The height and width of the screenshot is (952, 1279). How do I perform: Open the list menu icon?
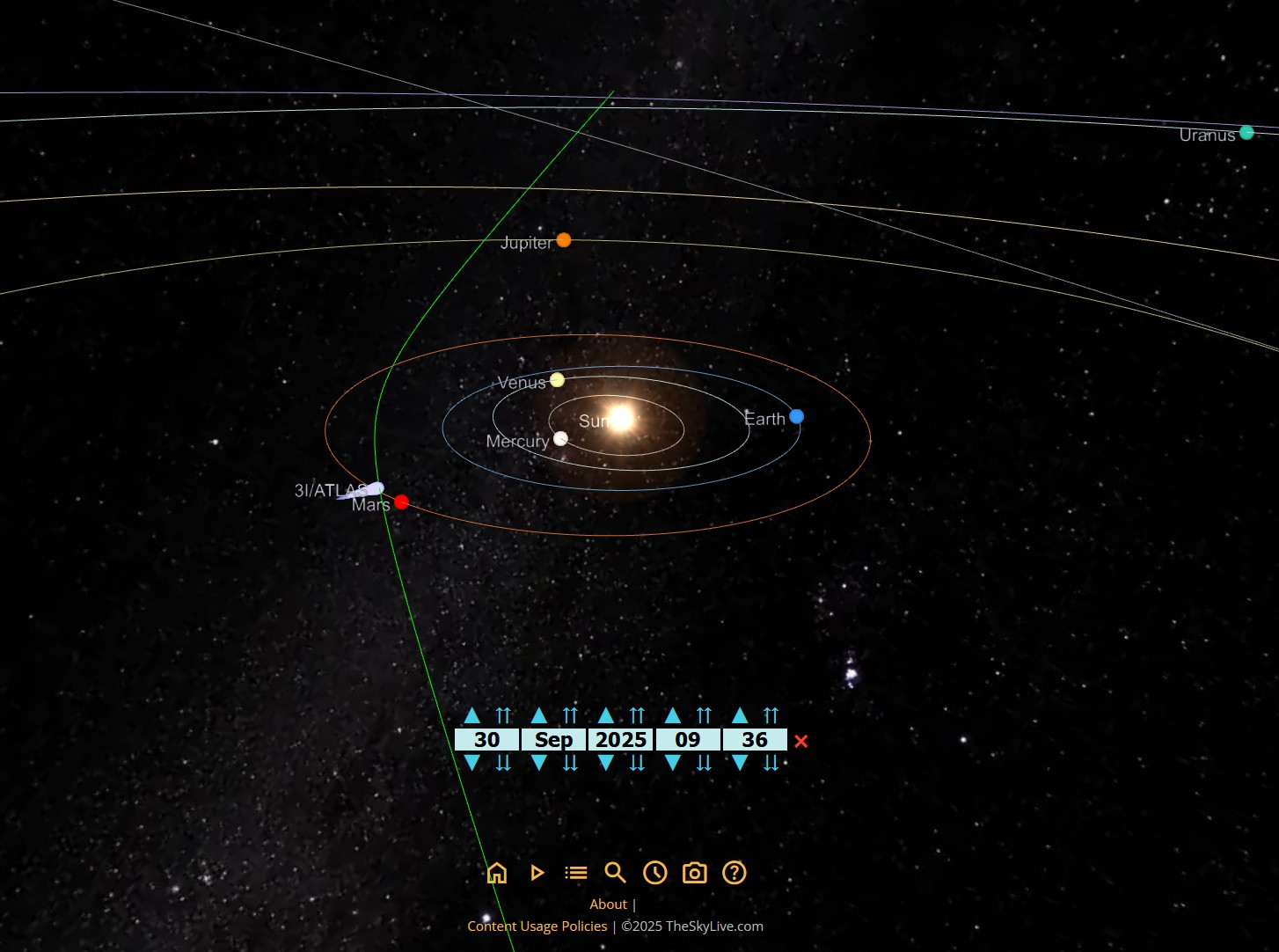(576, 873)
